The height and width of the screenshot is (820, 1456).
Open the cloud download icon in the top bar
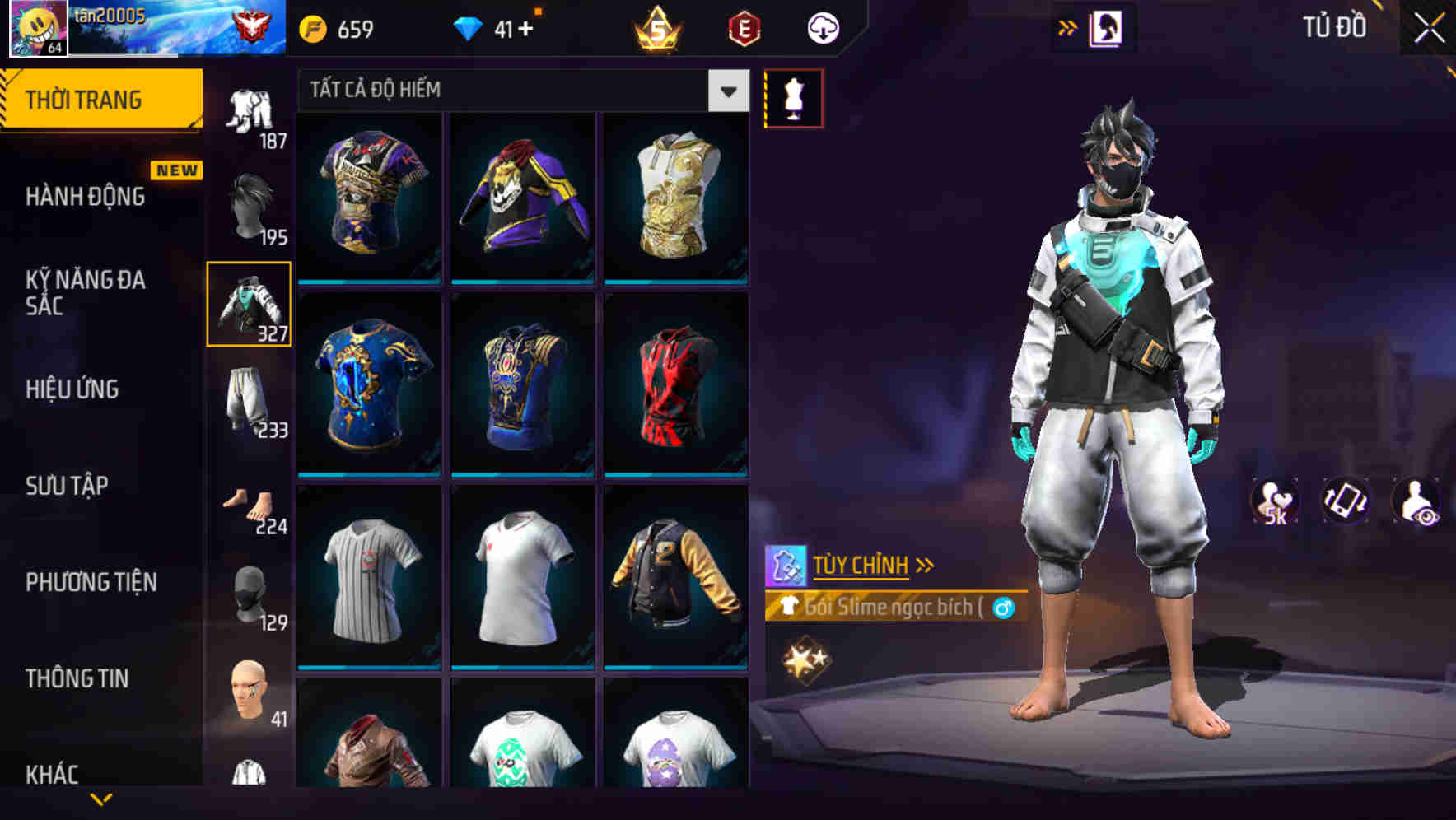click(x=822, y=27)
